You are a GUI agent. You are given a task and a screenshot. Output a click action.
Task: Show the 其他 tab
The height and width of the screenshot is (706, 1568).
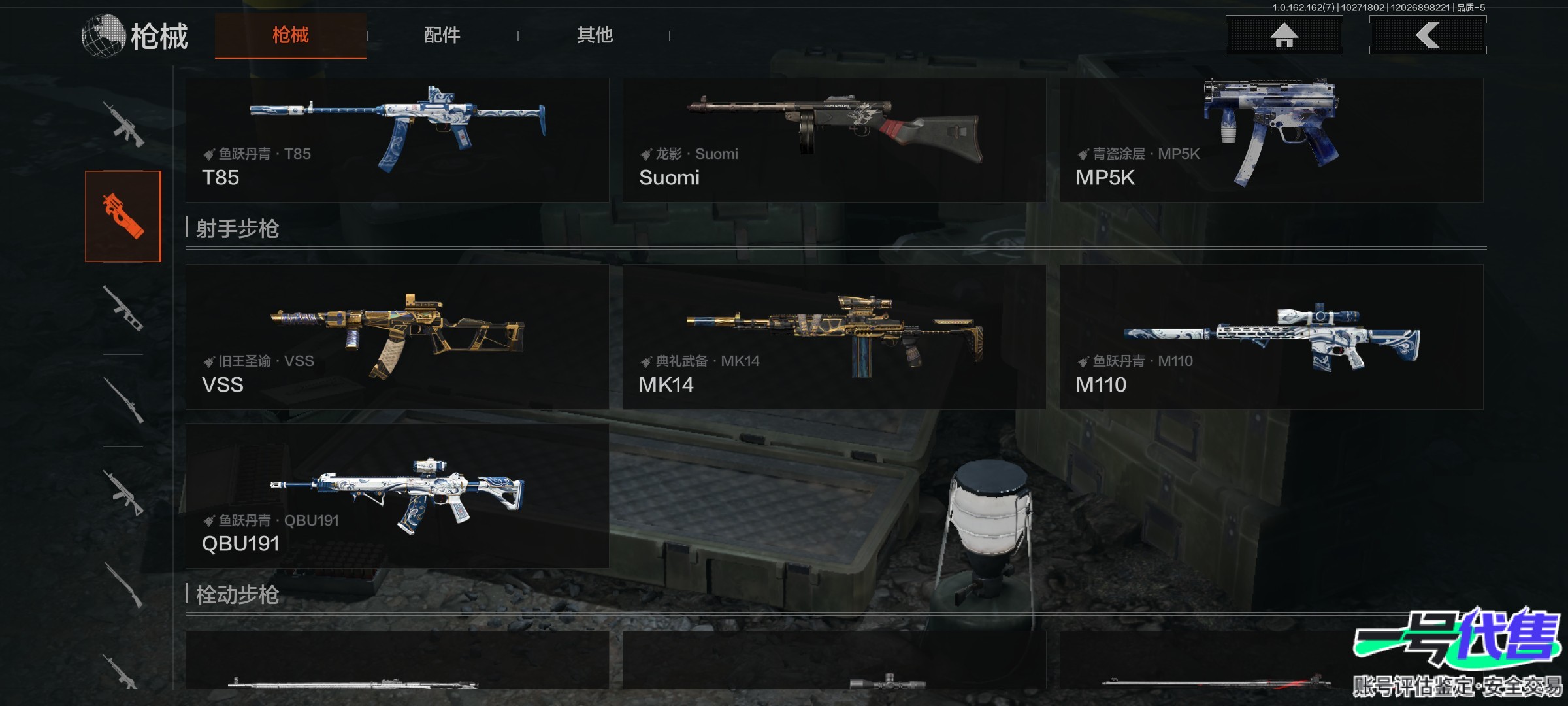pos(595,35)
